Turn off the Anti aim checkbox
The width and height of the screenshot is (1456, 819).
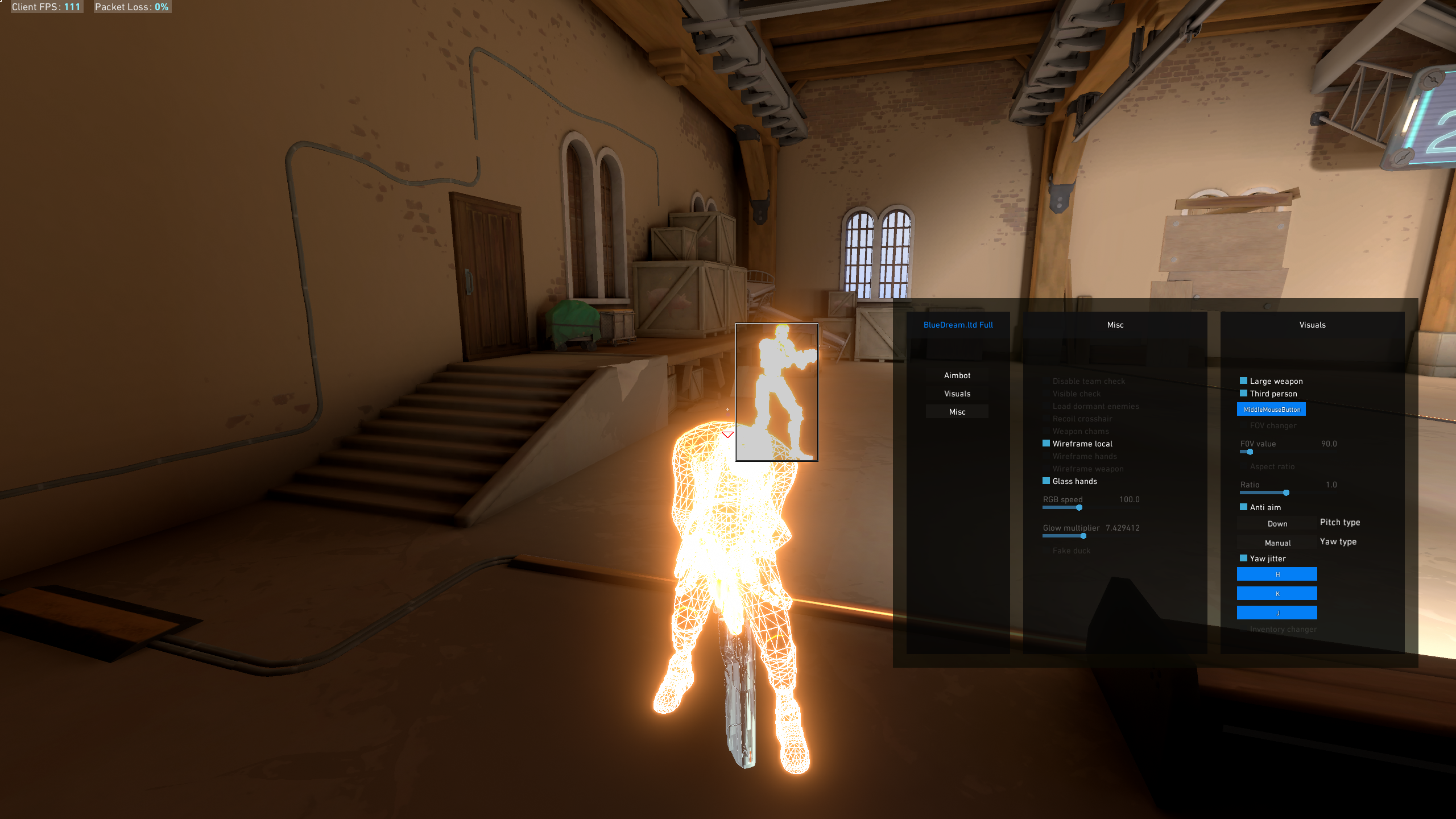click(x=1243, y=507)
